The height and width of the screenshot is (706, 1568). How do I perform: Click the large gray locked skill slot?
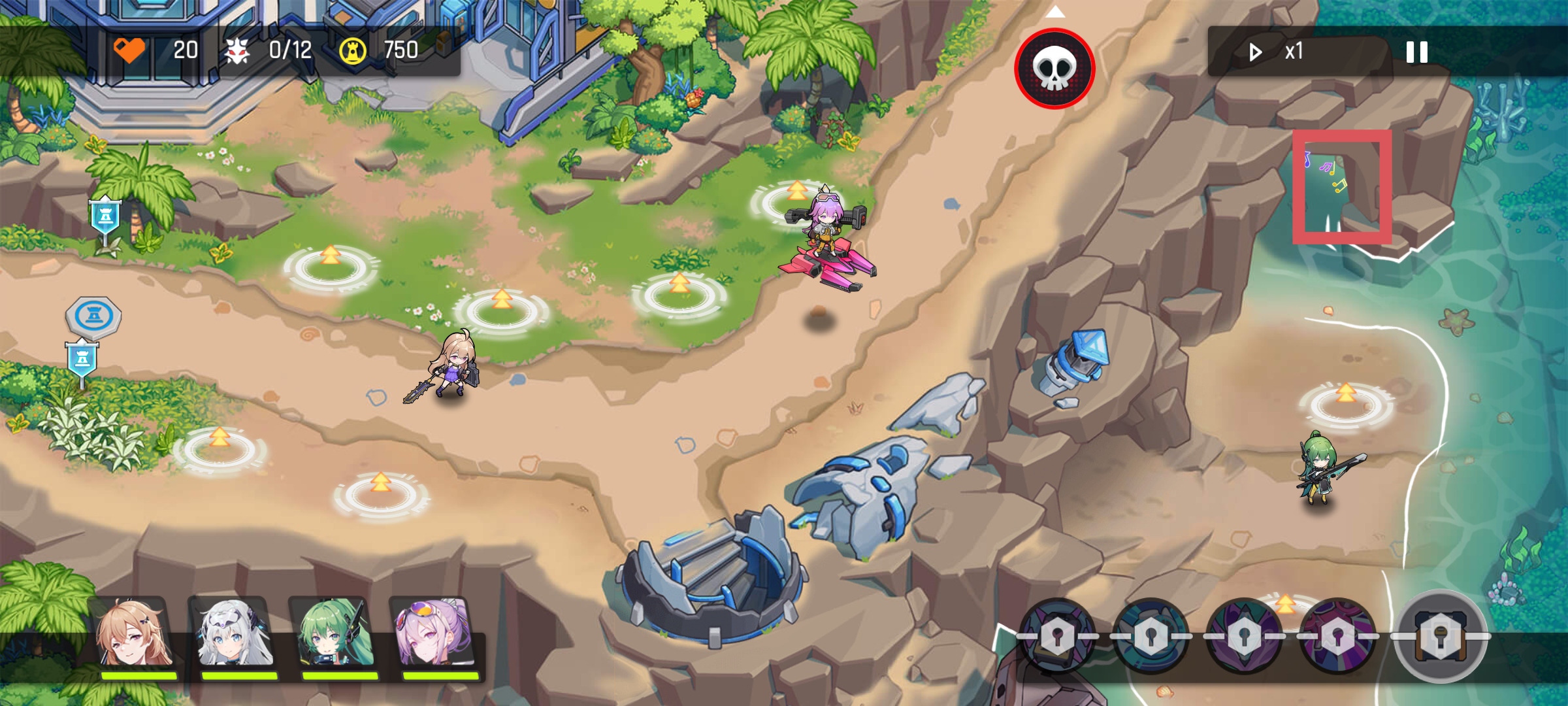1441,636
